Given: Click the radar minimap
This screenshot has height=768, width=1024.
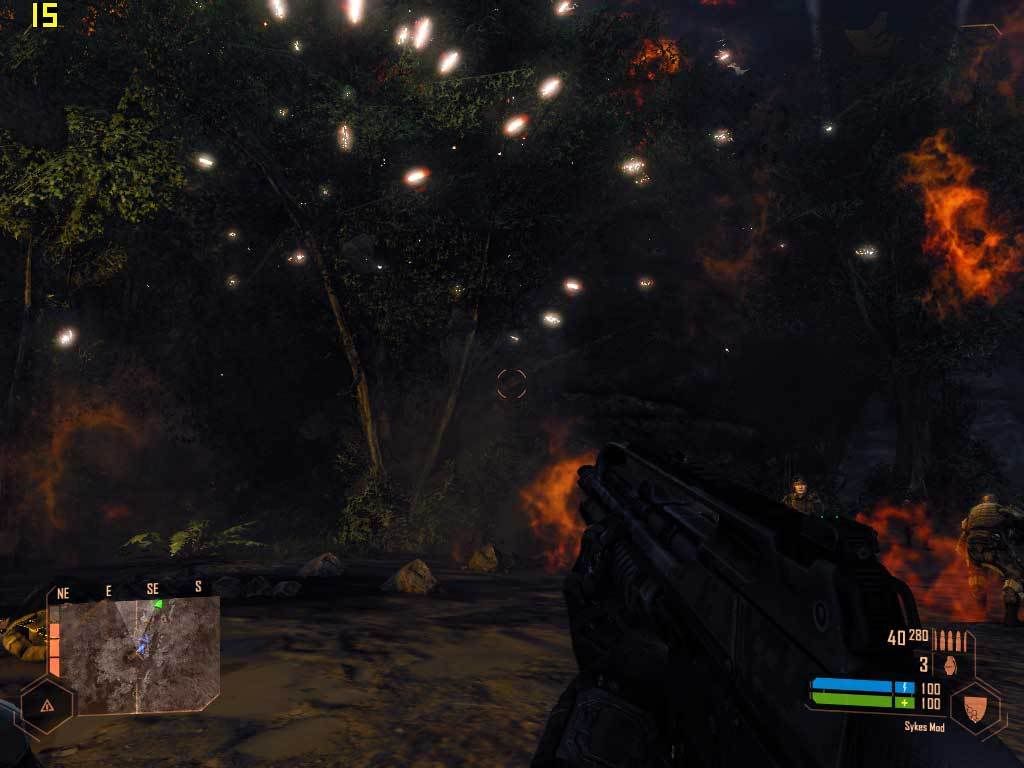Looking at the screenshot, I should click(140, 655).
